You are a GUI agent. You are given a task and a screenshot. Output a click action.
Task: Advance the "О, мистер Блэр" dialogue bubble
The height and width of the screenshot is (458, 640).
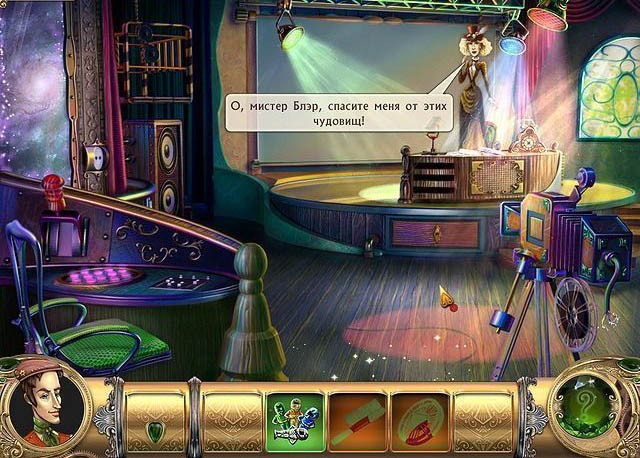tap(338, 112)
